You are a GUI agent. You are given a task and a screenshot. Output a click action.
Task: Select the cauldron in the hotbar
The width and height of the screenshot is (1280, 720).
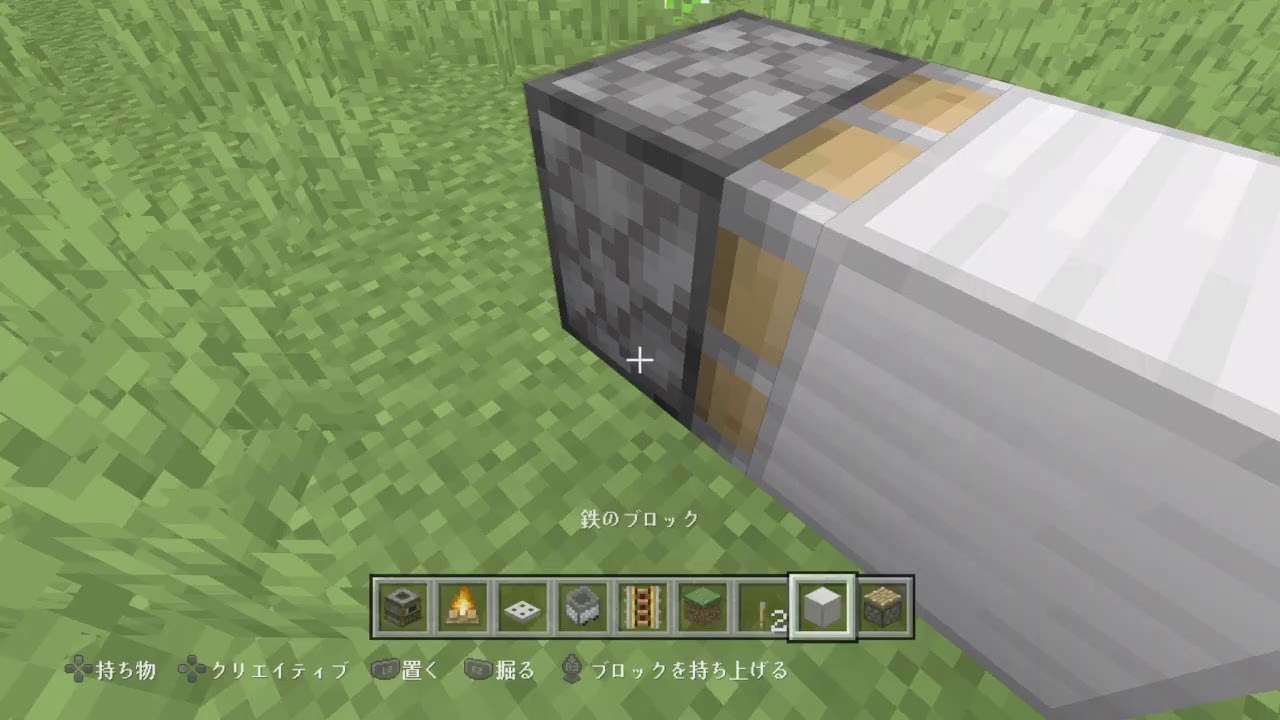583,608
